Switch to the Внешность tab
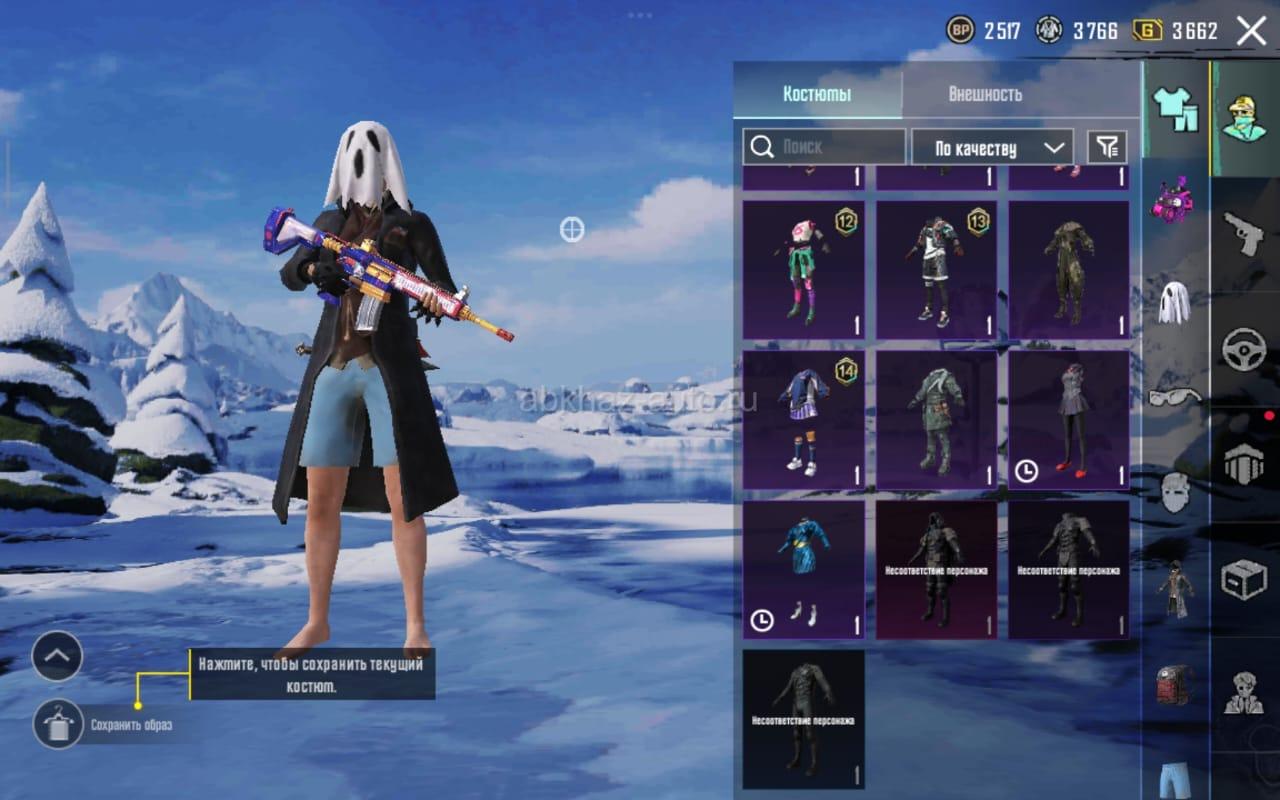The width and height of the screenshot is (1280, 800). (984, 95)
